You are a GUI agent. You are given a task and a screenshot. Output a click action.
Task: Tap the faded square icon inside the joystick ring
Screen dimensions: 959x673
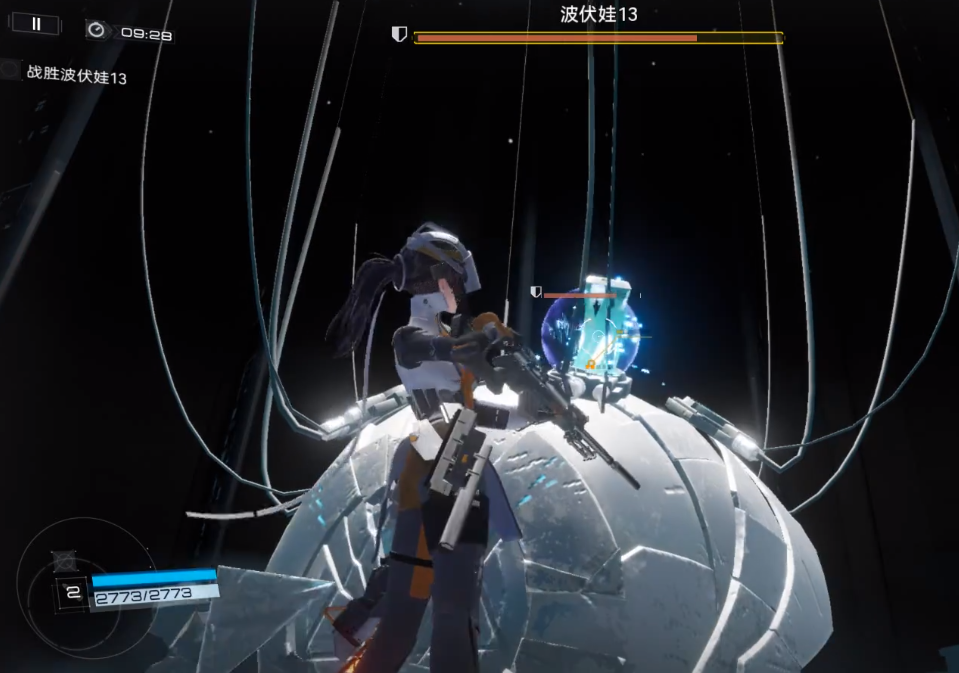[65, 560]
